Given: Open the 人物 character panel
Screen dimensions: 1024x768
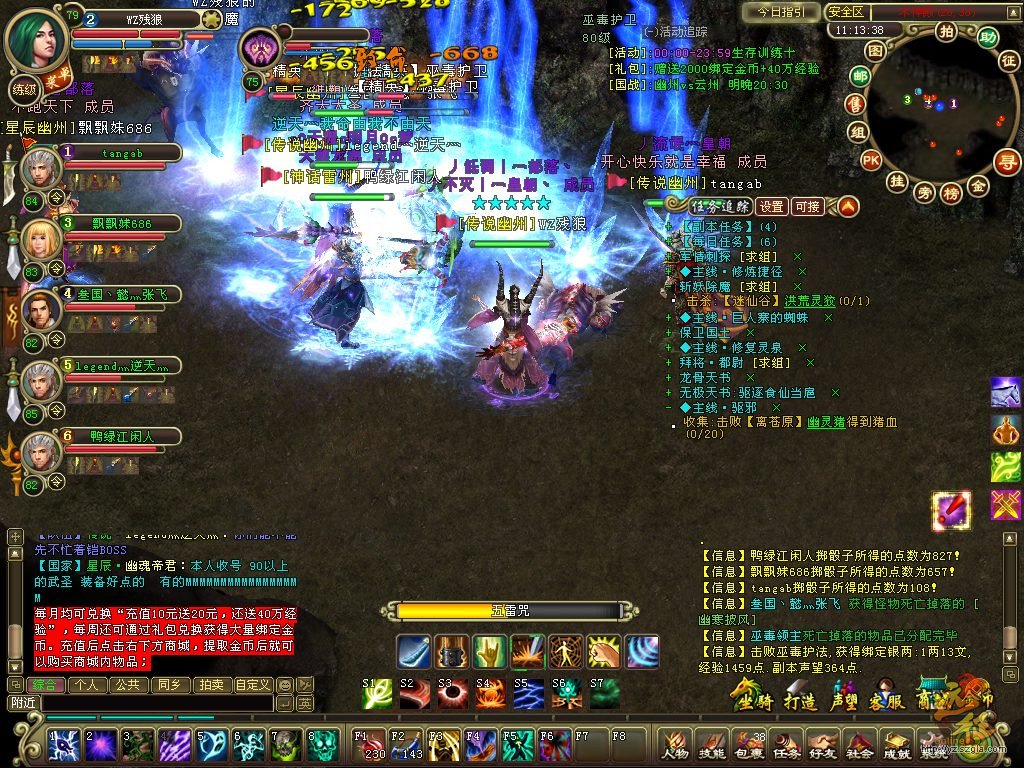Looking at the screenshot, I should point(675,746).
